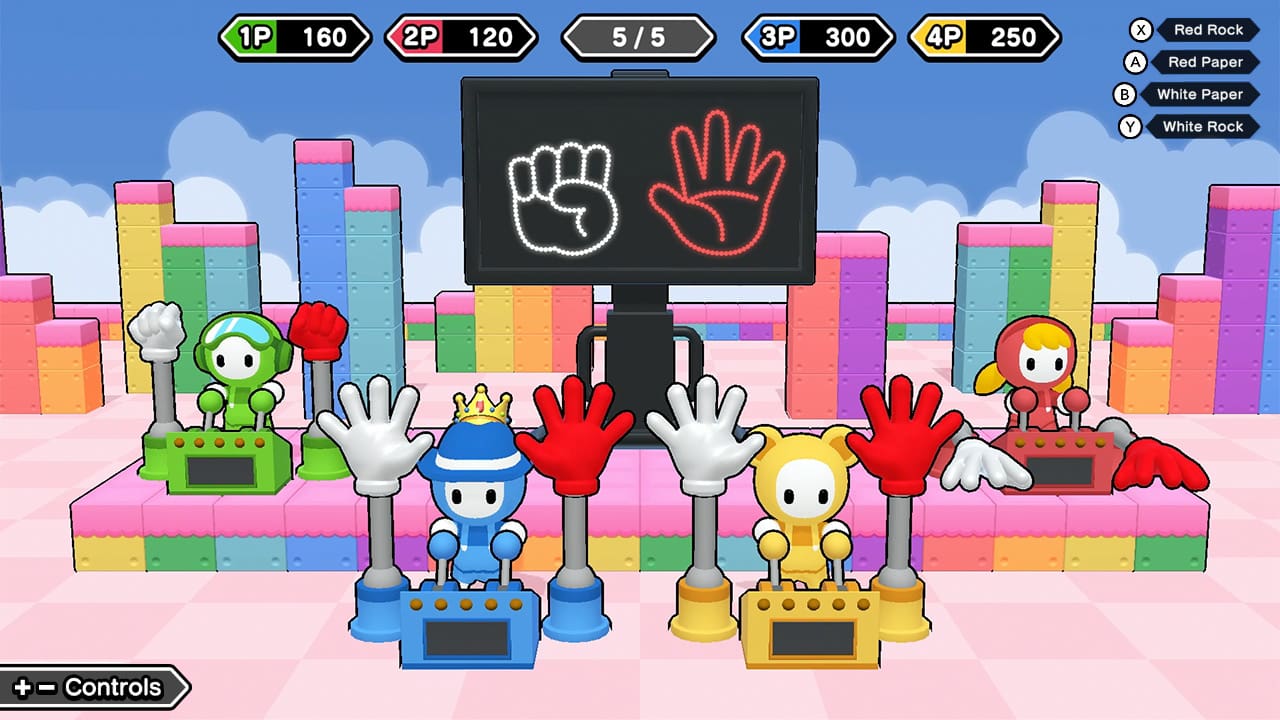Click the B button icon for White Paper

coord(1125,94)
